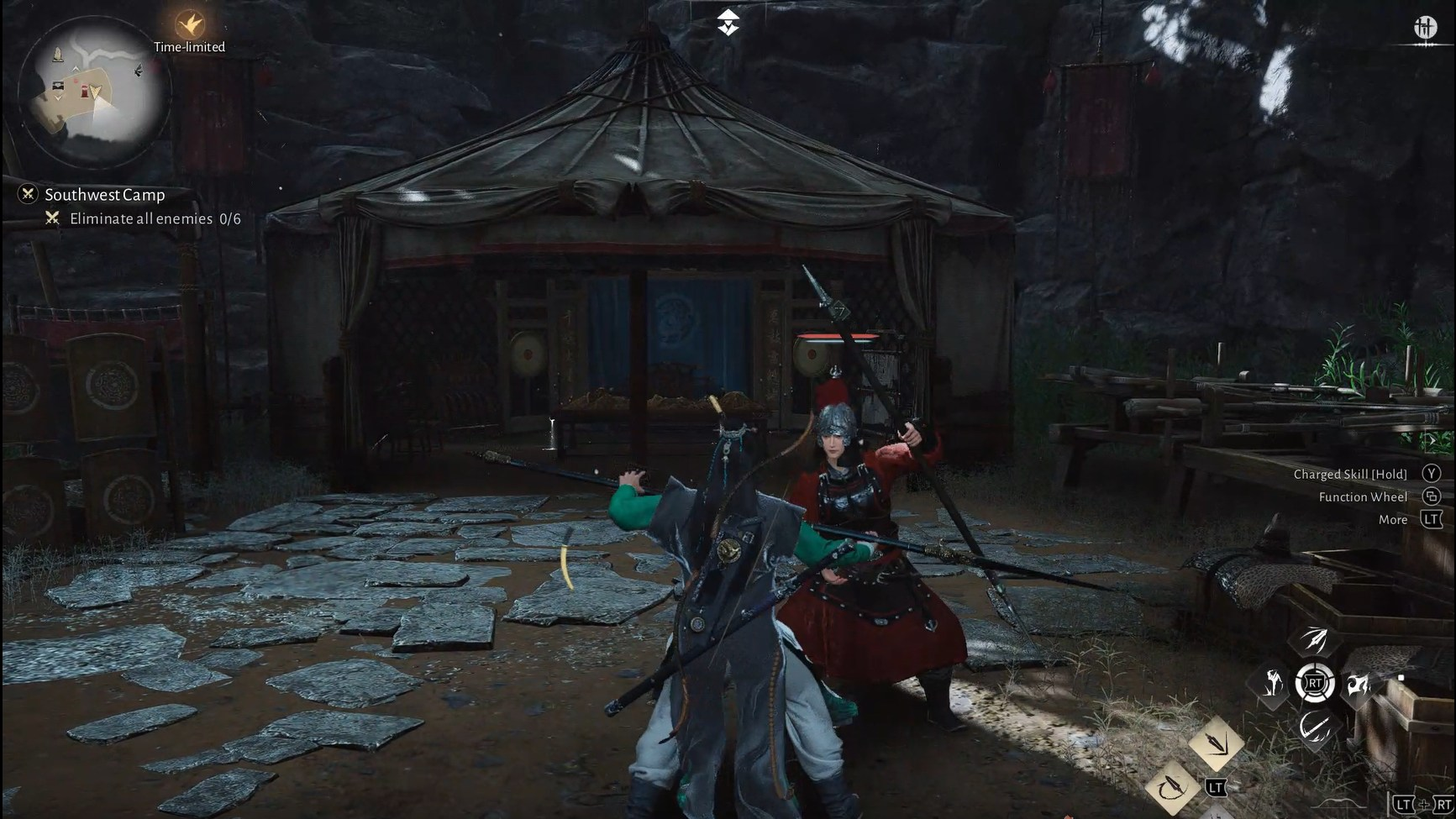Viewport: 1456px width, 819px height.
Task: Select the Southwest Camp objective header
Action: click(106, 194)
